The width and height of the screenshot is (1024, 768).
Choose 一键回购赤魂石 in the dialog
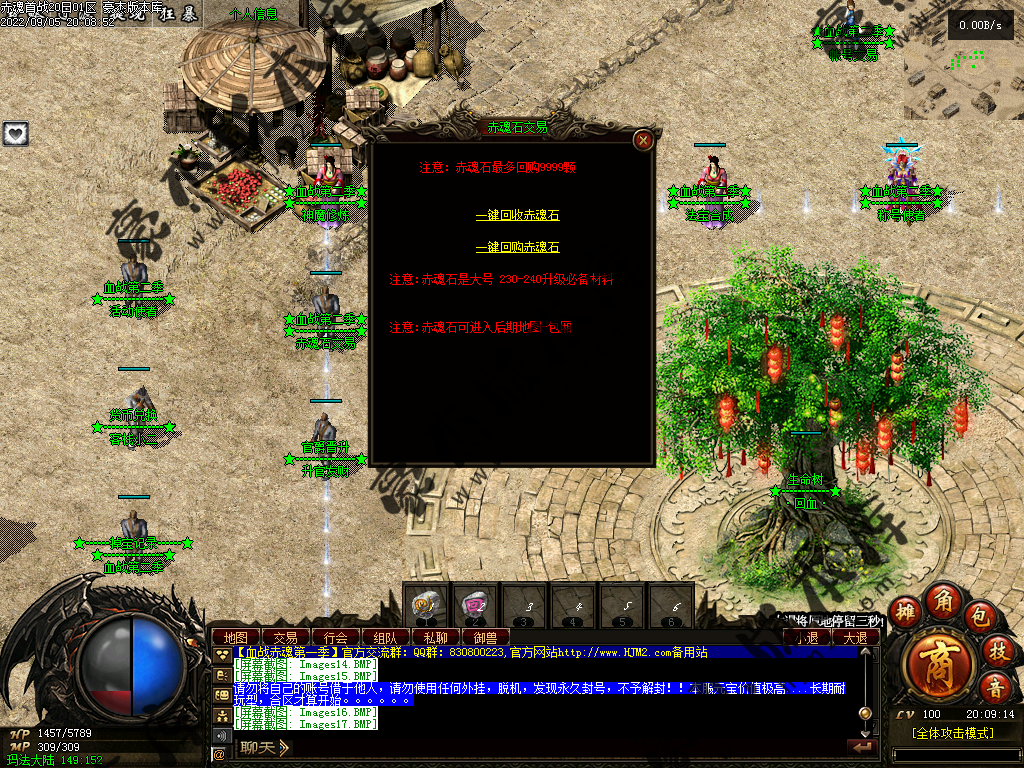point(517,247)
